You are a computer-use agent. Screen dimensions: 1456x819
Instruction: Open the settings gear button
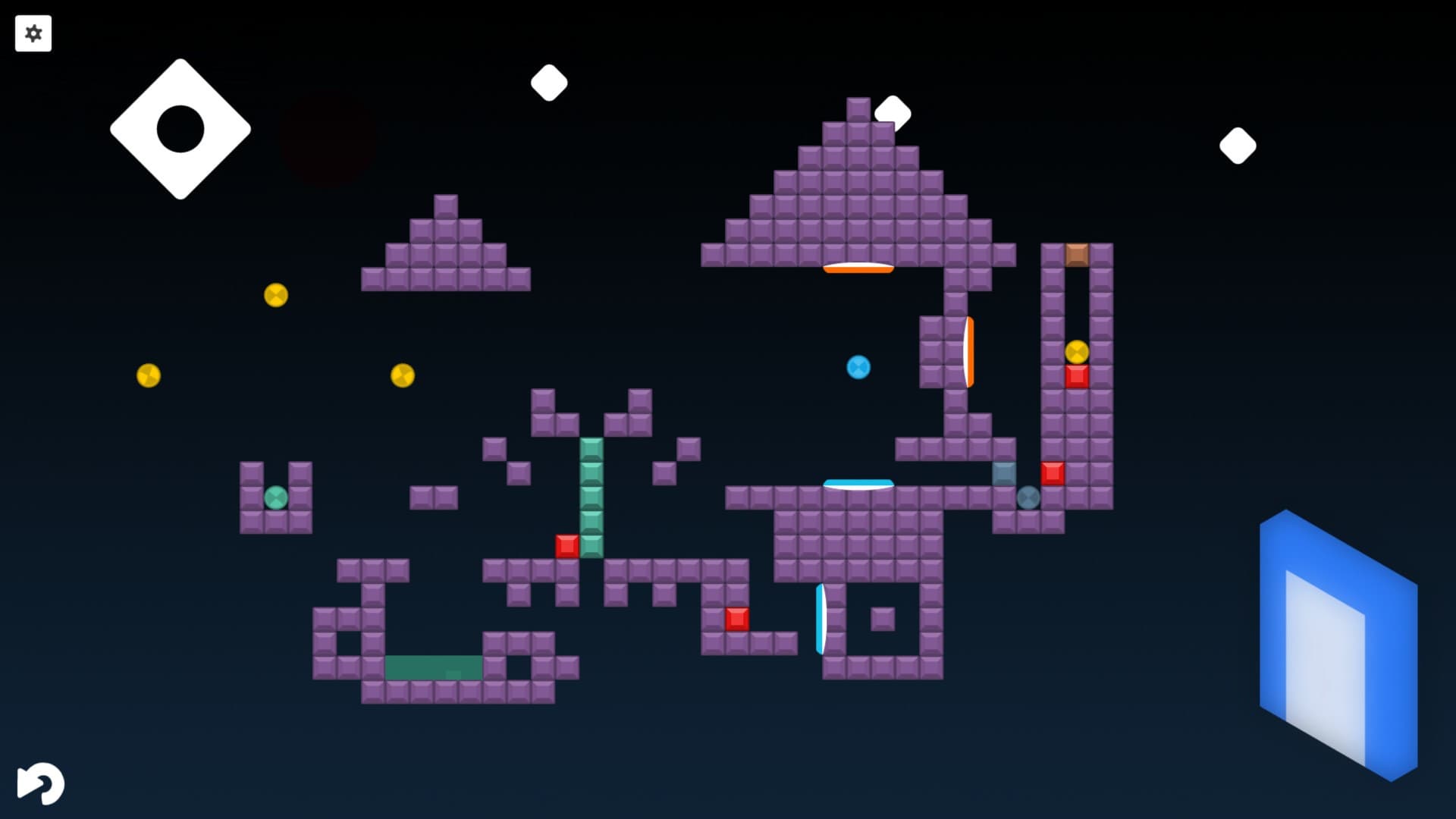[33, 33]
